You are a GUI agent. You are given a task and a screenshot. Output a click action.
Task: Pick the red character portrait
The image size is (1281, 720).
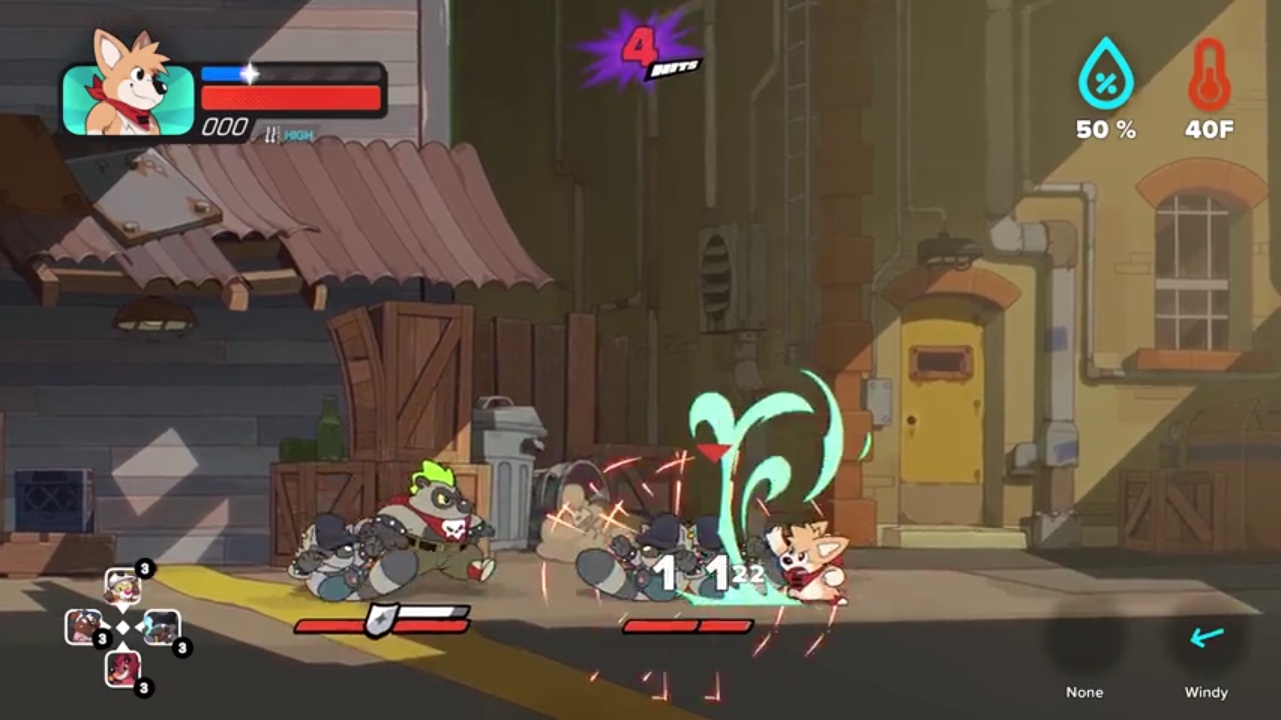[x=122, y=667]
